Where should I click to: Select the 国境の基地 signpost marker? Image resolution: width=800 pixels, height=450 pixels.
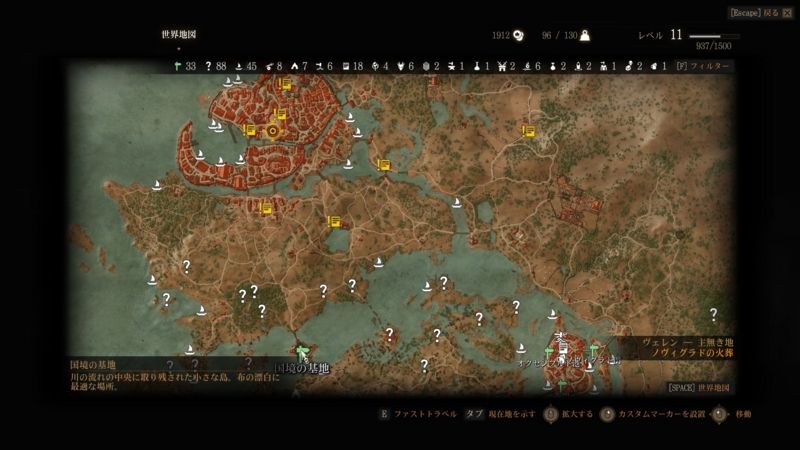coord(302,352)
